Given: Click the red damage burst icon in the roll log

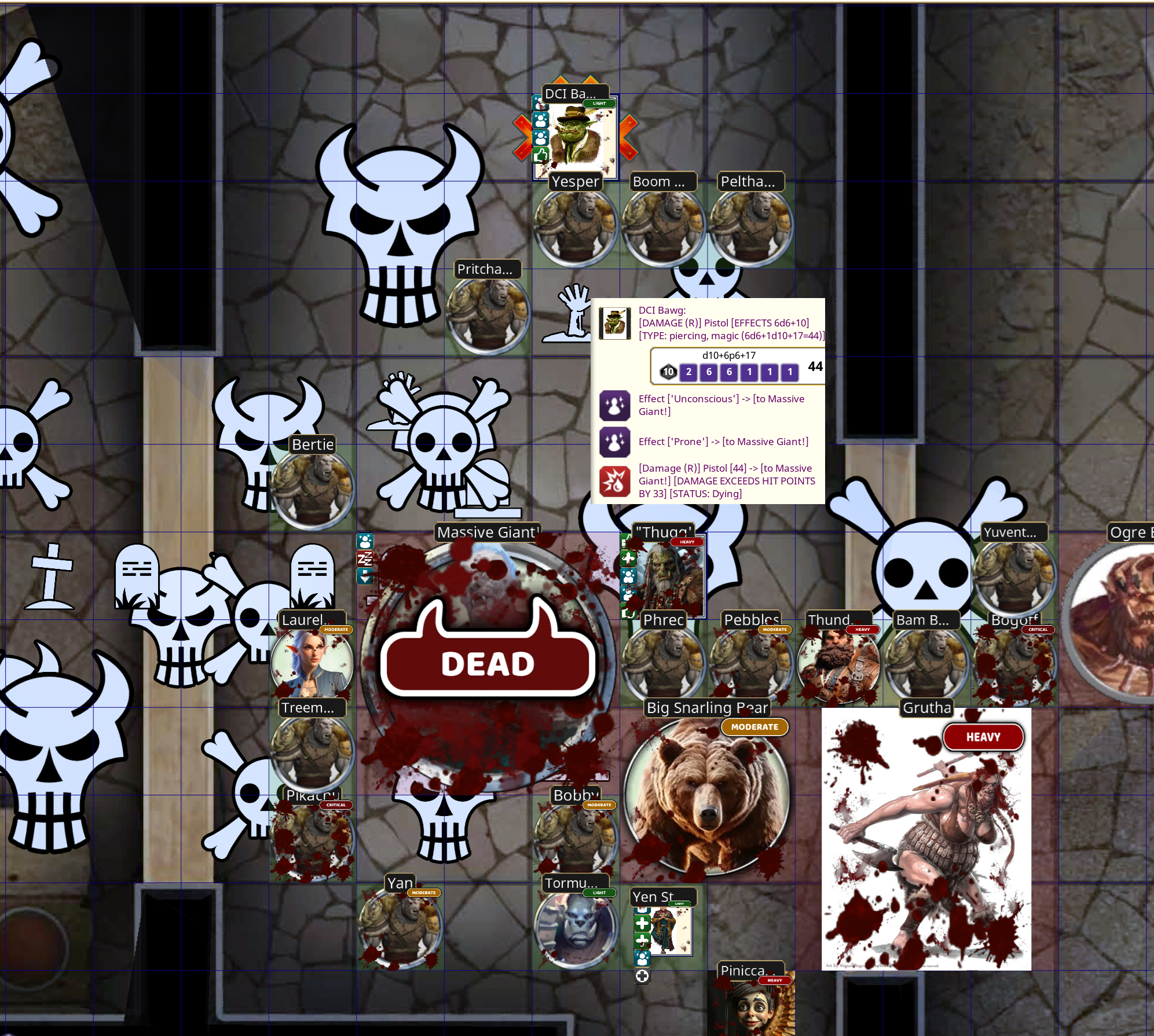Looking at the screenshot, I should [614, 482].
